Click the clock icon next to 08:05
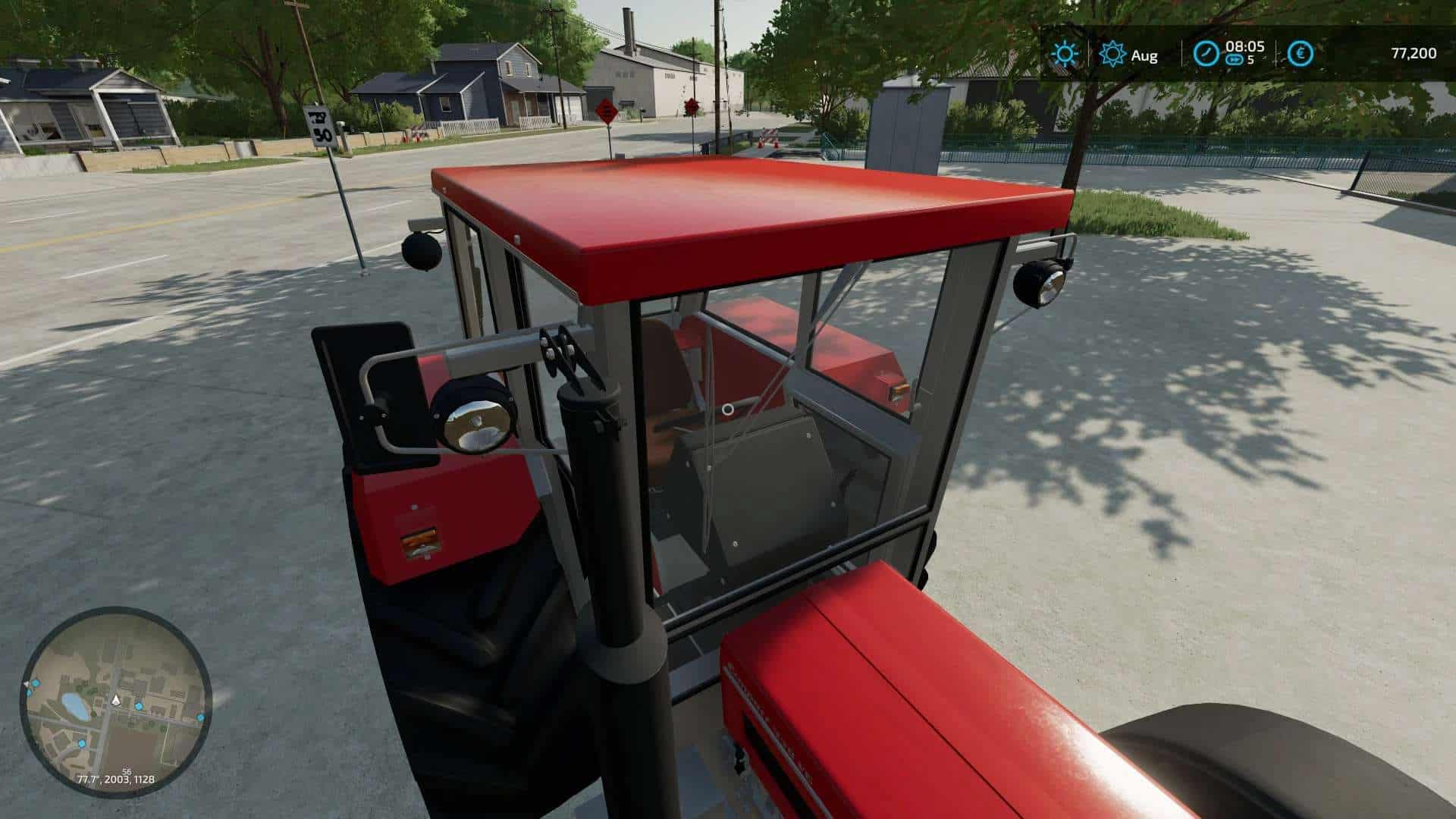Screen dimensions: 1456x819 click(1207, 53)
